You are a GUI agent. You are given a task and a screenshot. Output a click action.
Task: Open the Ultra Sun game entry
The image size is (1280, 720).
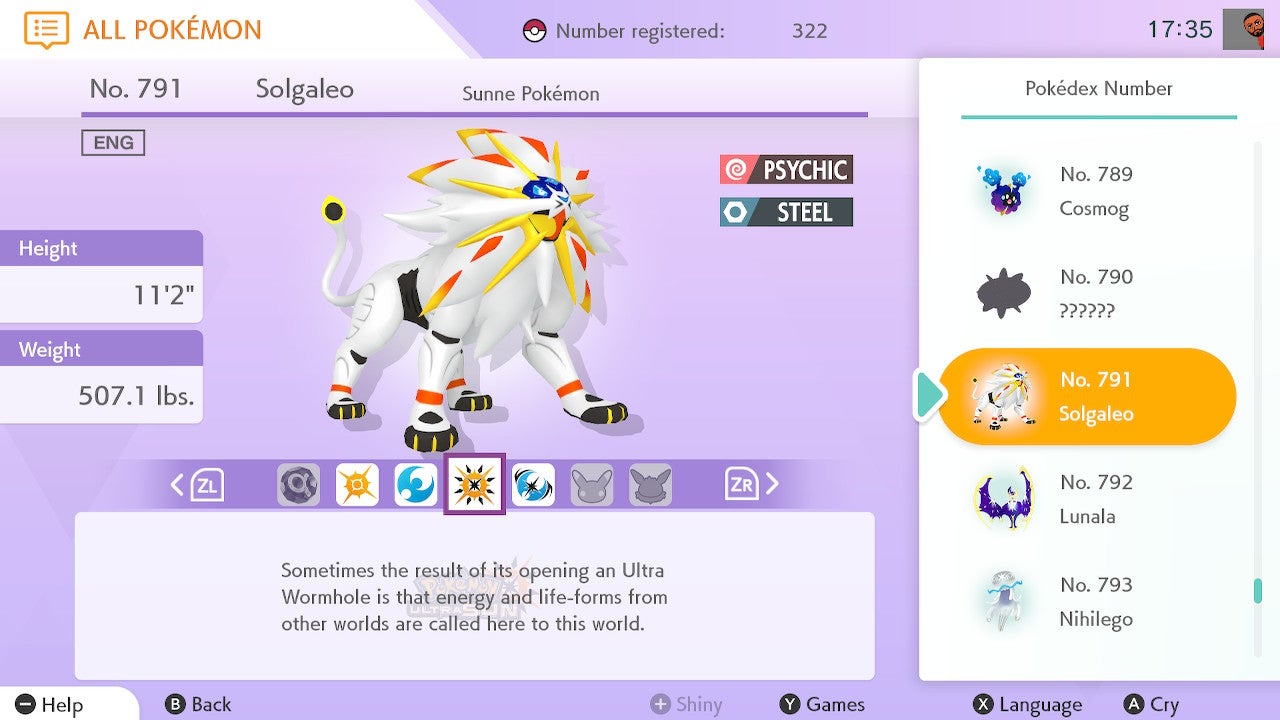coord(475,485)
